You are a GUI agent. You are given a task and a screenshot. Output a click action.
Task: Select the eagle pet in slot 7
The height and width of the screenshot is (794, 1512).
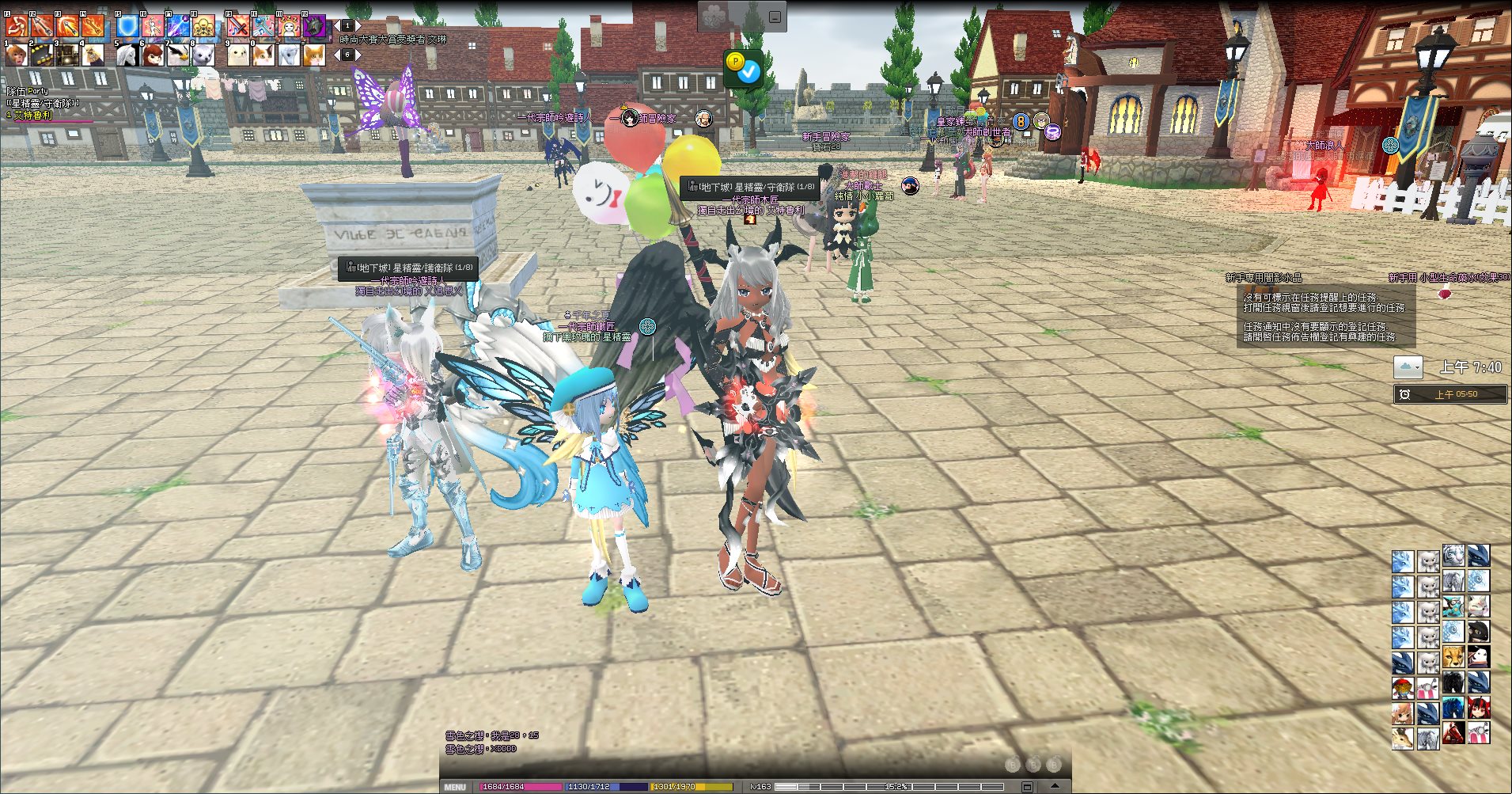click(178, 55)
